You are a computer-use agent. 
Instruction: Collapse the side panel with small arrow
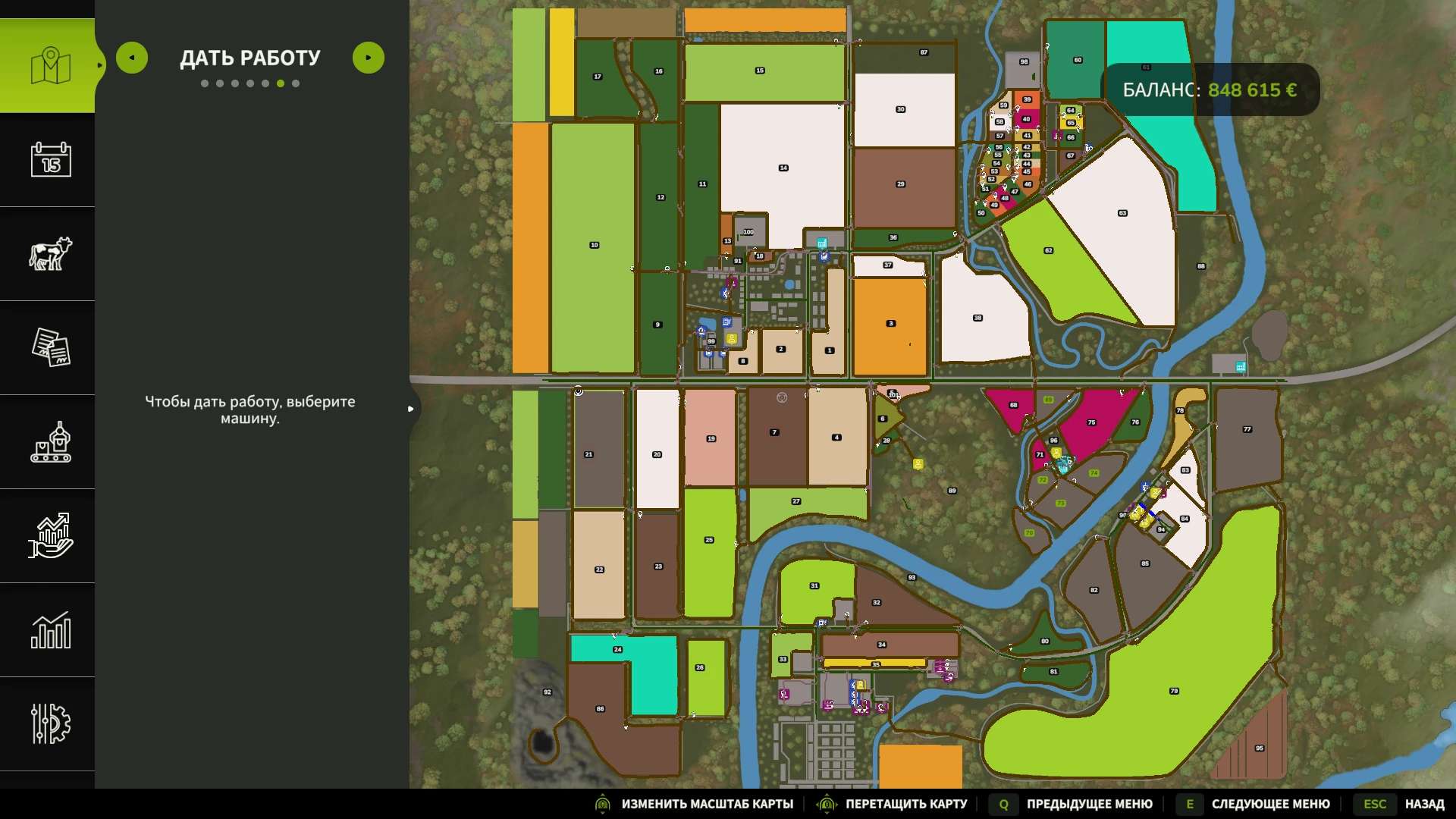(x=410, y=409)
